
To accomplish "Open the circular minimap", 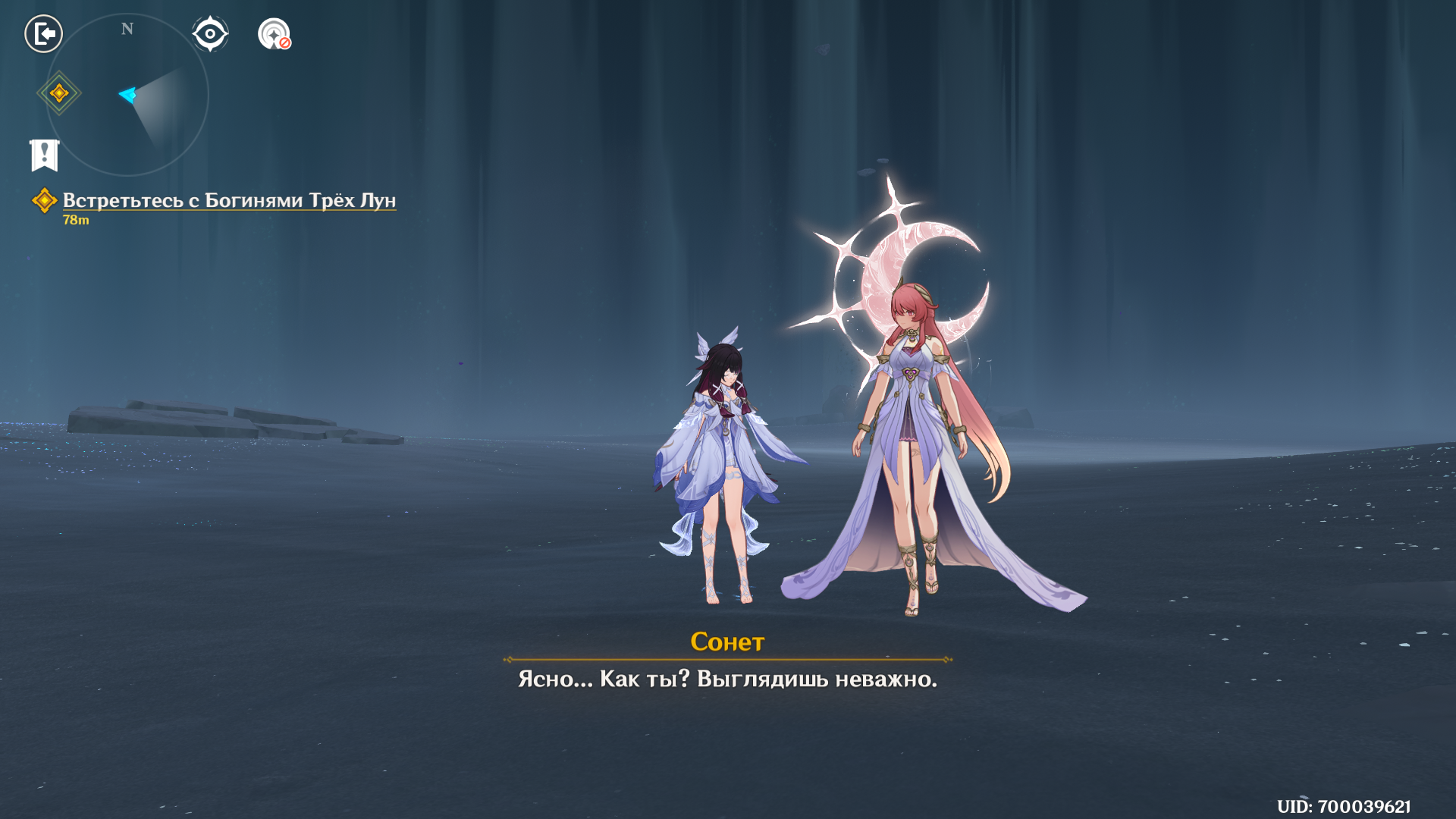I will pos(127,96).
